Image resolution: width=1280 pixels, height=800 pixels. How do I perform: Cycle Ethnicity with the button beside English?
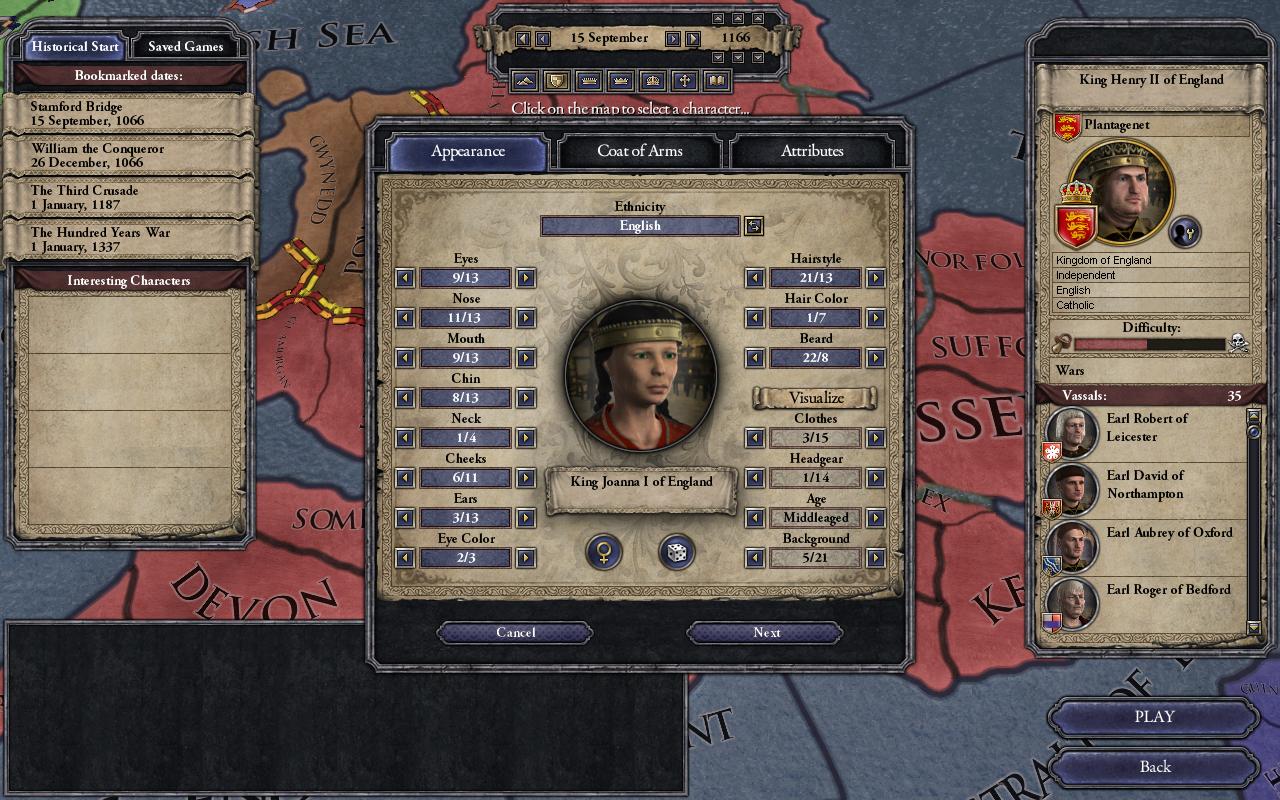[754, 226]
